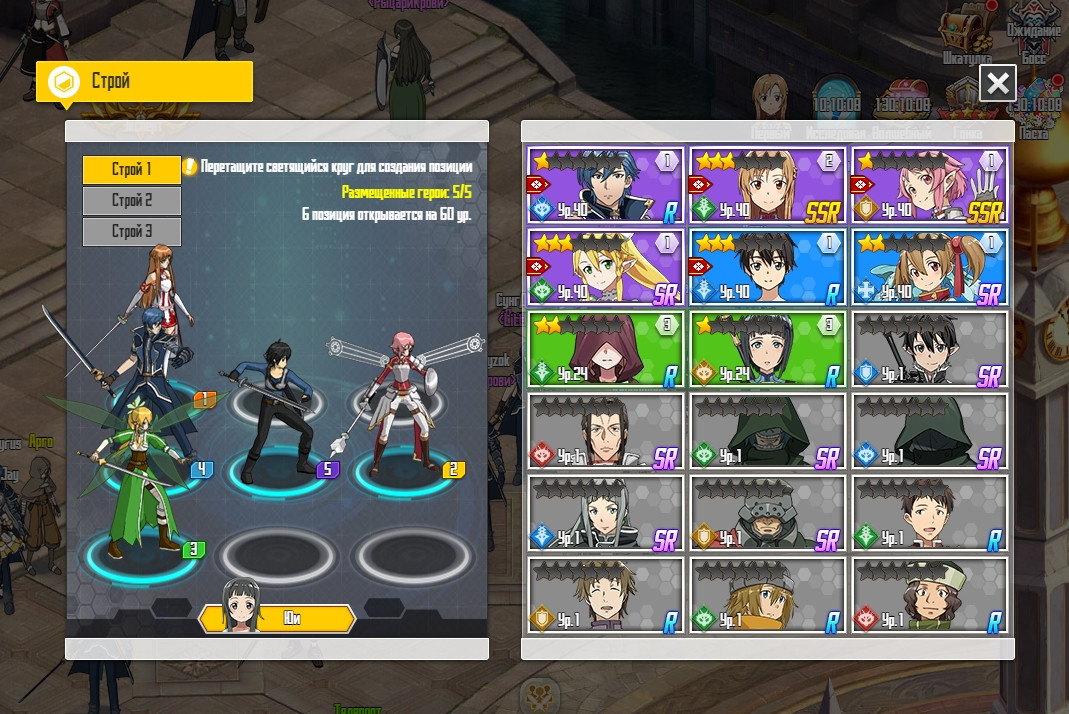This screenshot has height=714, width=1069.
Task: Pick the short black-haired girl level 24 card
Action: tap(768, 349)
